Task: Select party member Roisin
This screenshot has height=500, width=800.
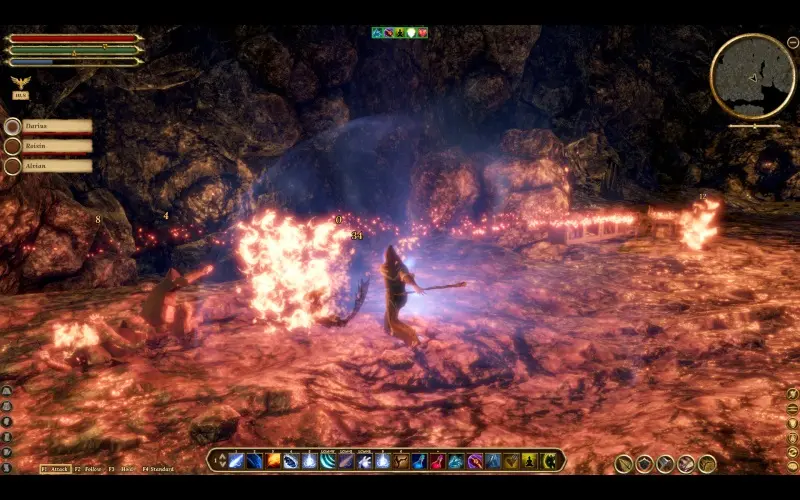Action: pos(56,146)
